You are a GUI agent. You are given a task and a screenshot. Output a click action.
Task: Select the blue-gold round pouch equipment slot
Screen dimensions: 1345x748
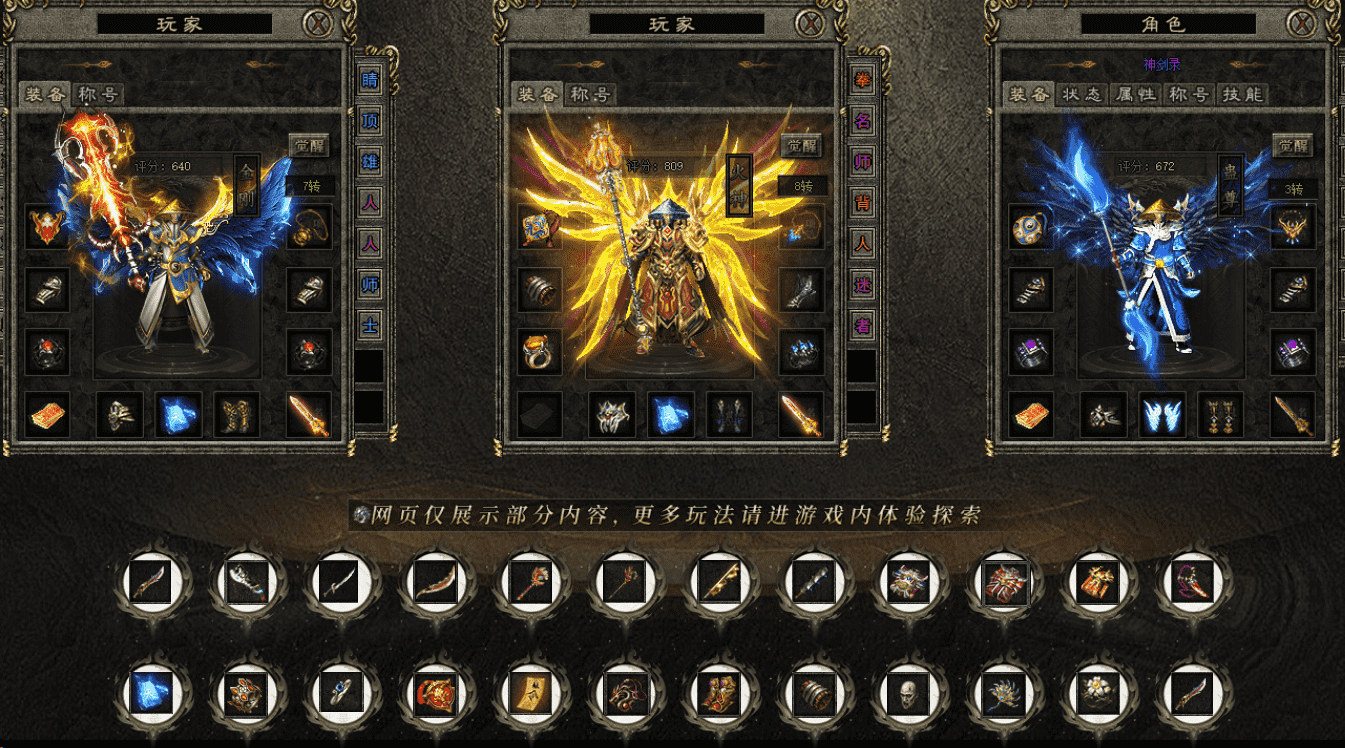pyautogui.click(x=1030, y=228)
